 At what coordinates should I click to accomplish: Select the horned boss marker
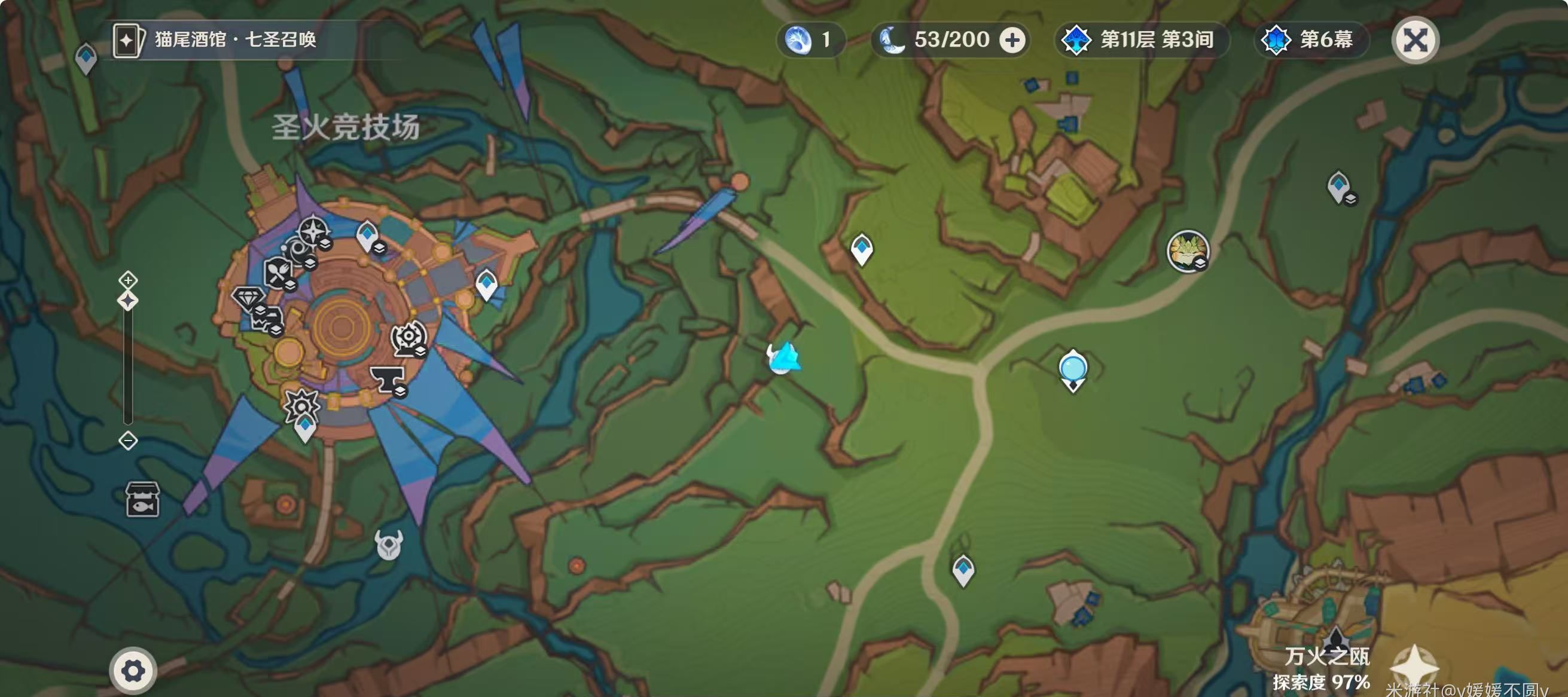388,544
